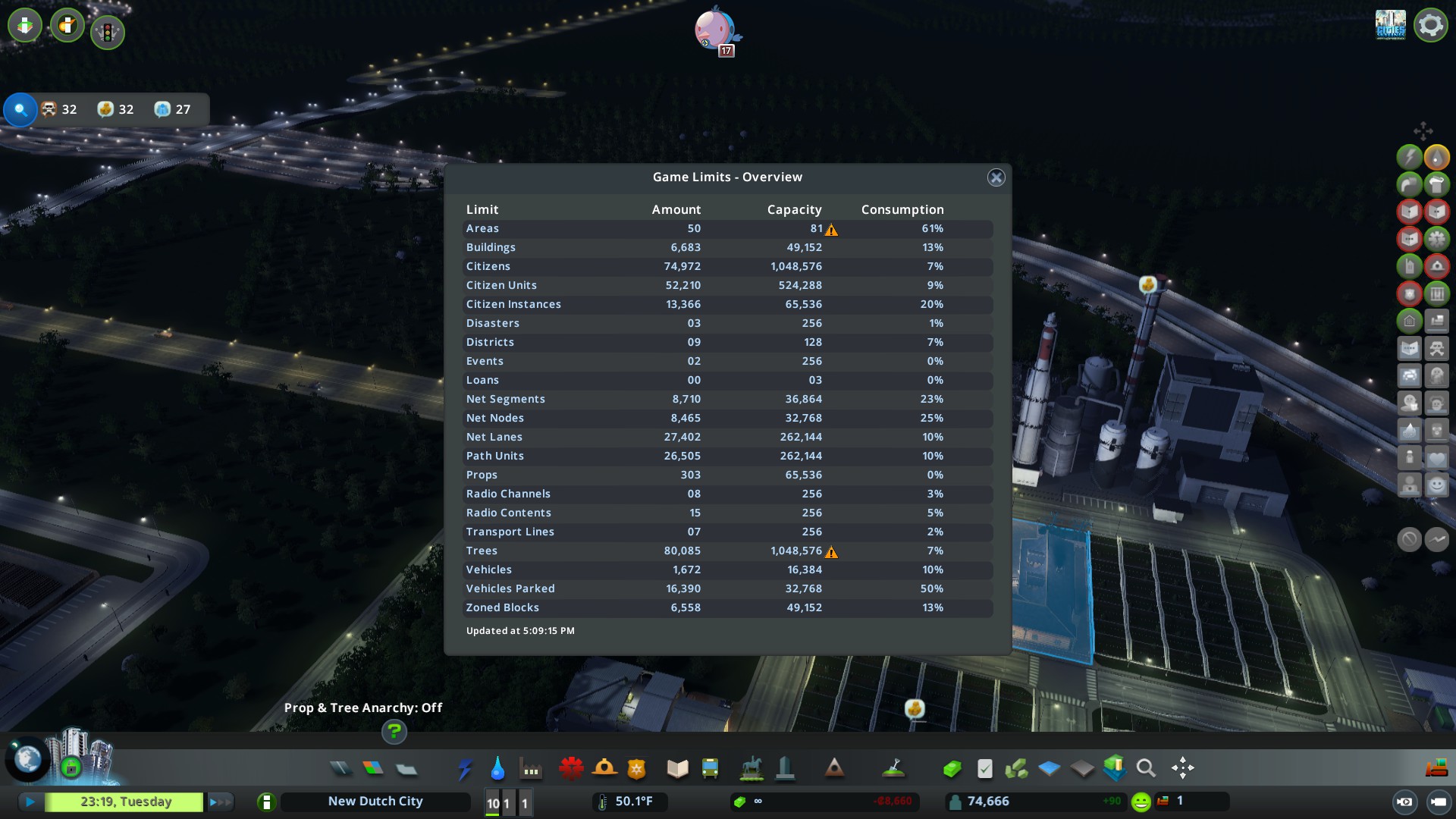Open the Police department menu
The image size is (1456, 819).
(x=638, y=768)
